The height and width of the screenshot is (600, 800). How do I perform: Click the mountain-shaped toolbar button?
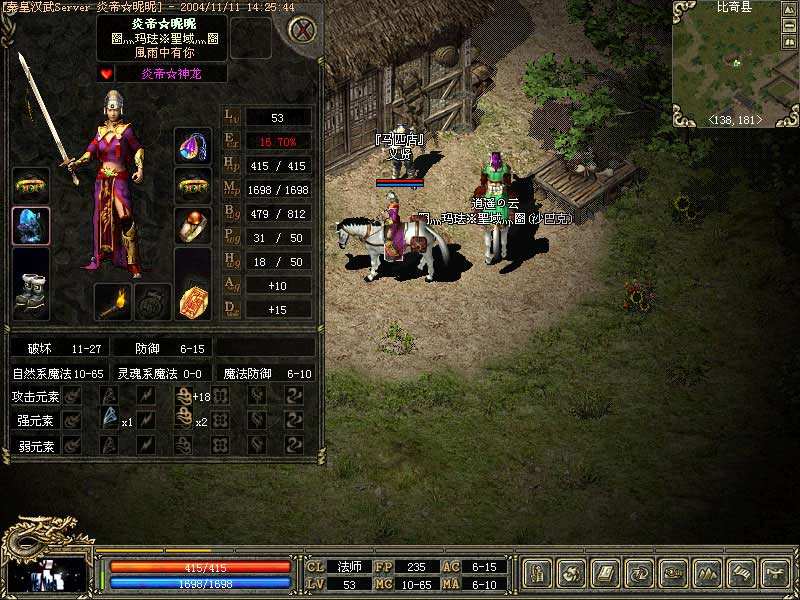click(706, 573)
